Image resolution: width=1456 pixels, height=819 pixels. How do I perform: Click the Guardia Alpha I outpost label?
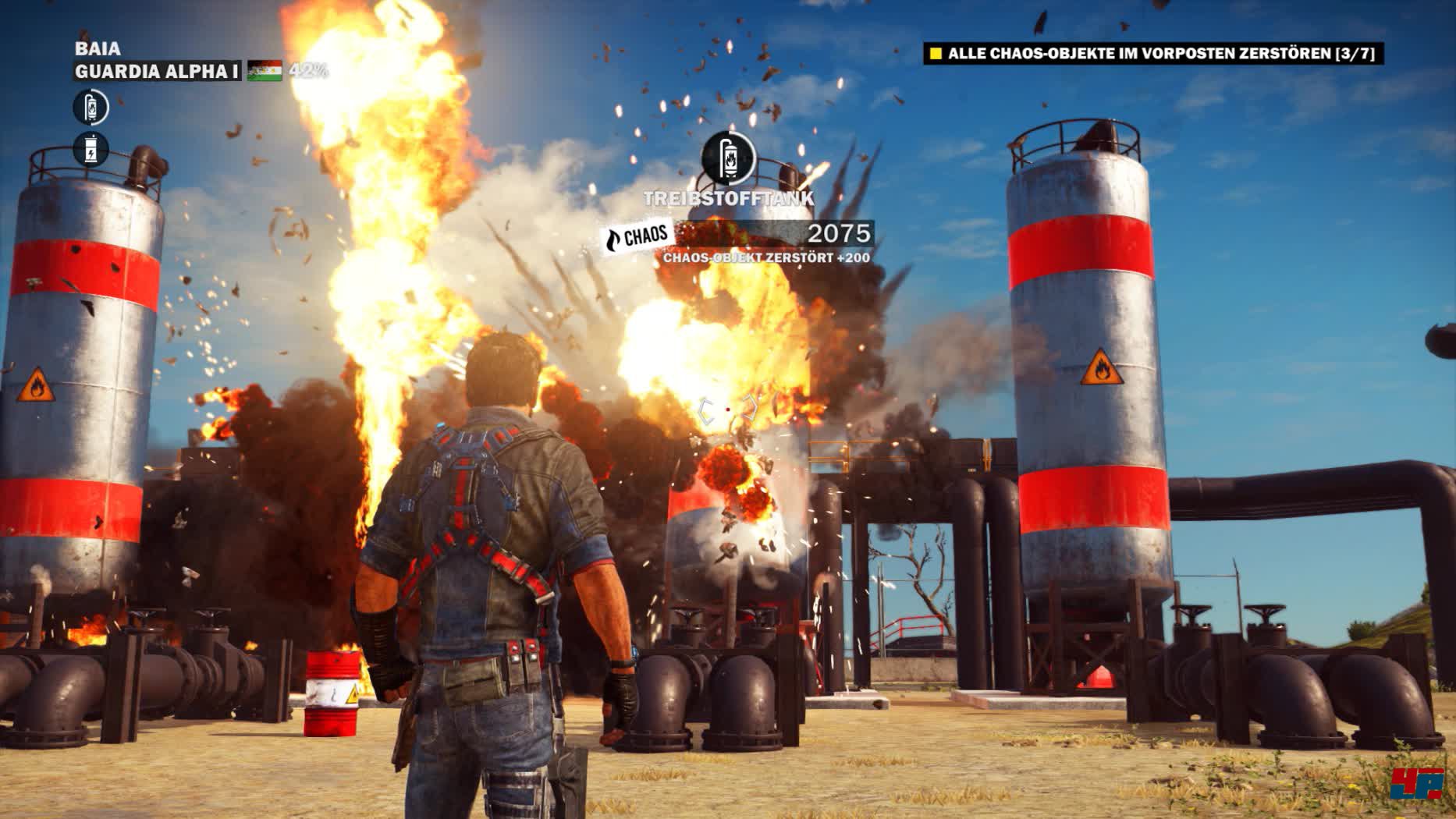157,72
